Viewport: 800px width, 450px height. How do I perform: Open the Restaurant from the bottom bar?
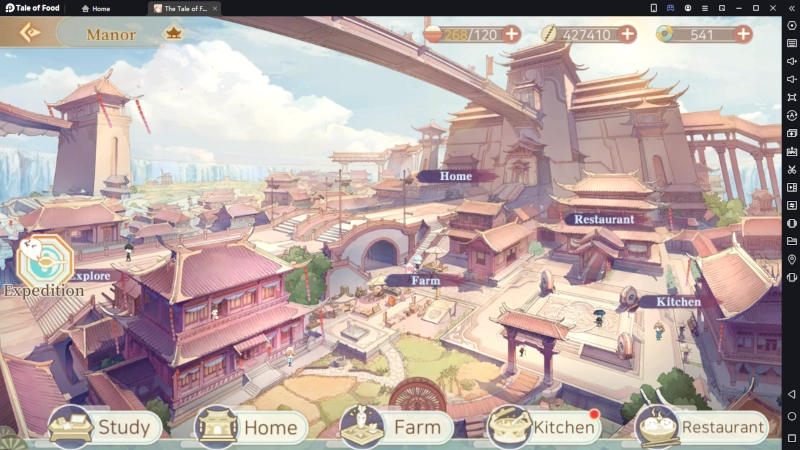coord(703,428)
